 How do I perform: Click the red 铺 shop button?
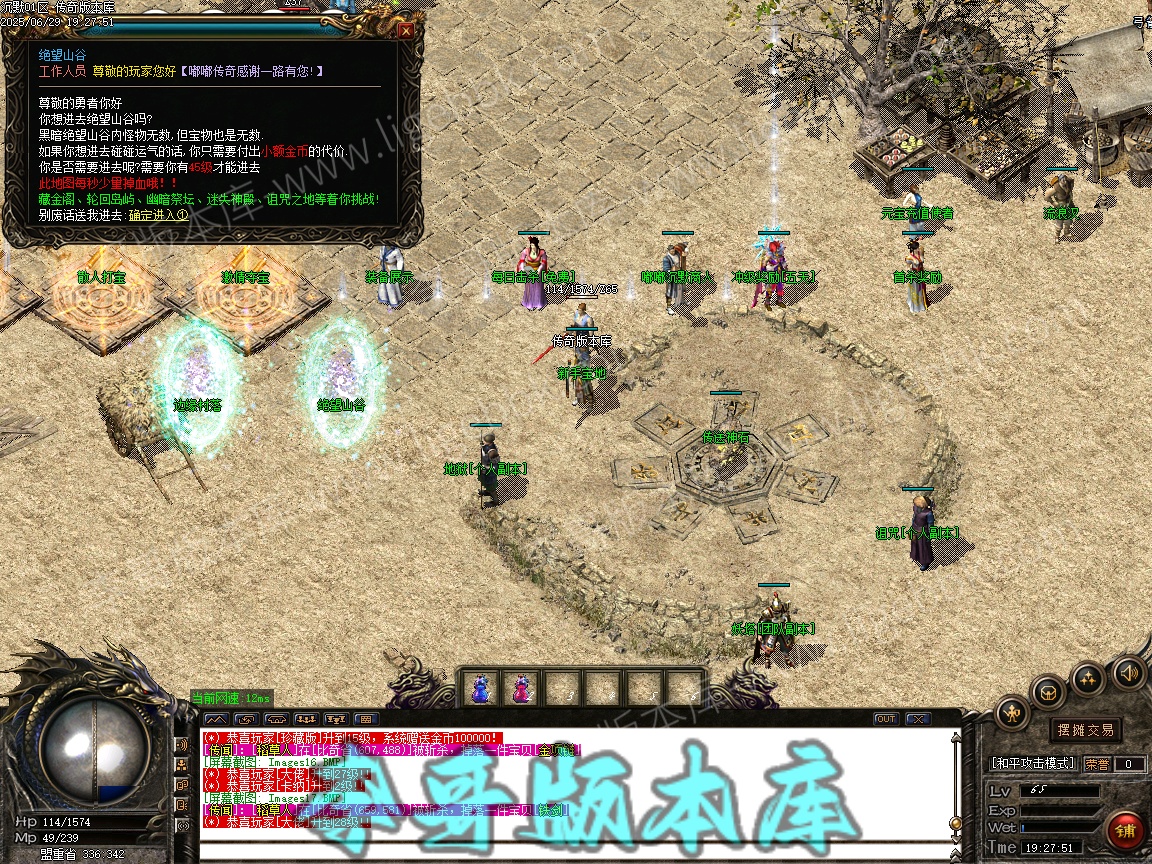click(1126, 831)
